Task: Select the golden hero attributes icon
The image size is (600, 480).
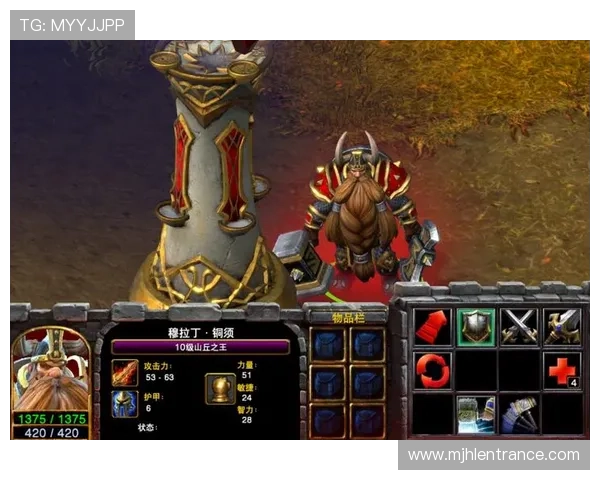Action: [x=220, y=387]
